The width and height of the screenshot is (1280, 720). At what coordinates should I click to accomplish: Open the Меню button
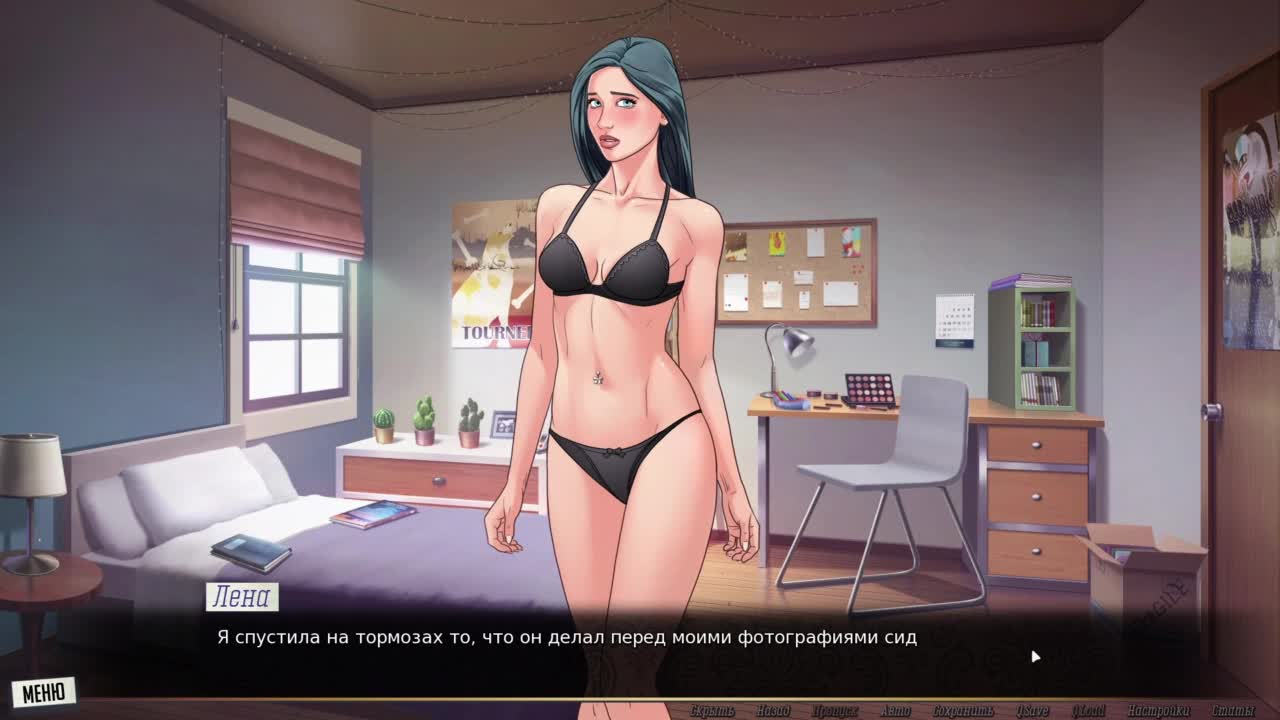pyautogui.click(x=44, y=691)
